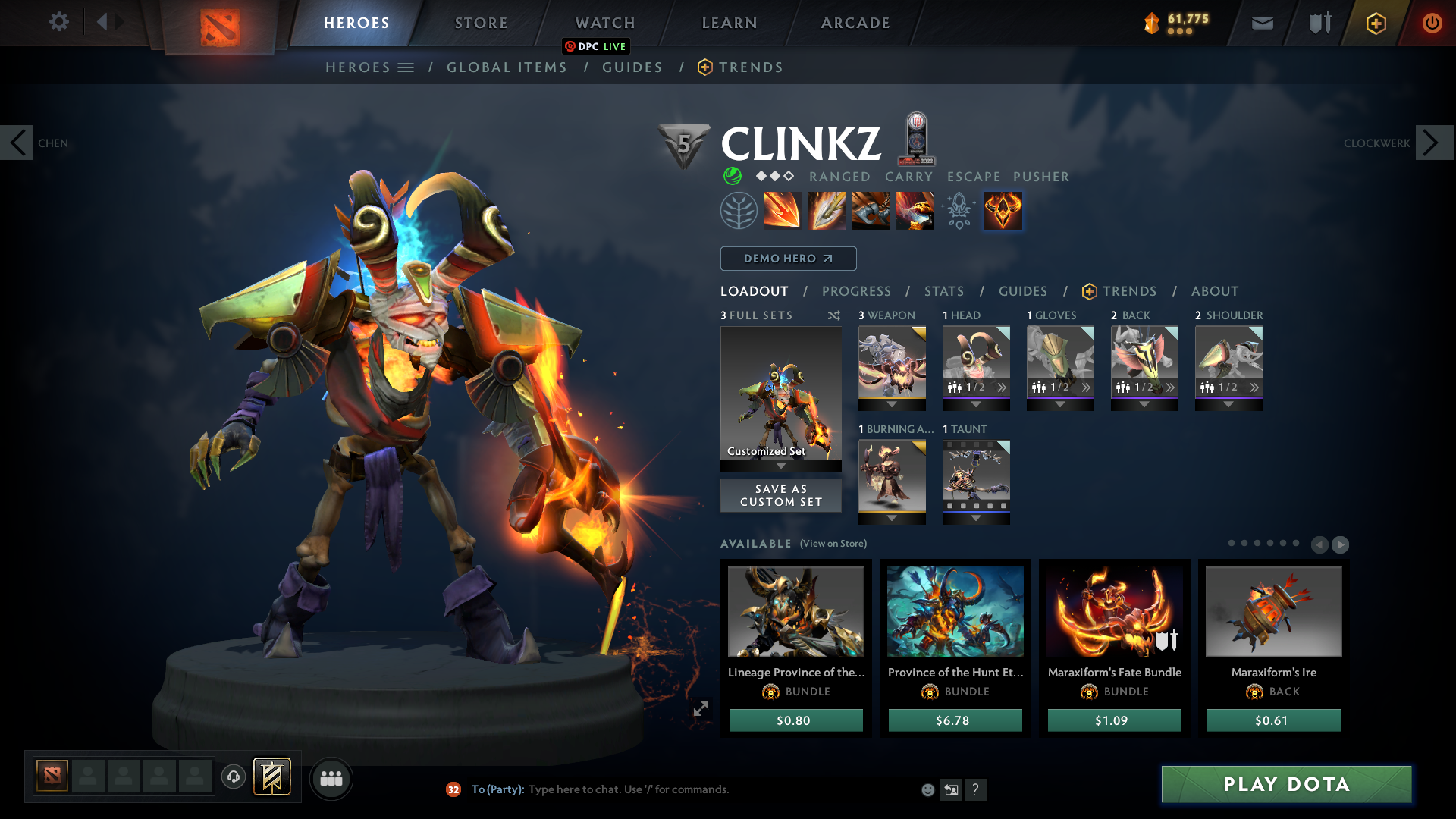Switch to the STORE tab

pyautogui.click(x=481, y=23)
